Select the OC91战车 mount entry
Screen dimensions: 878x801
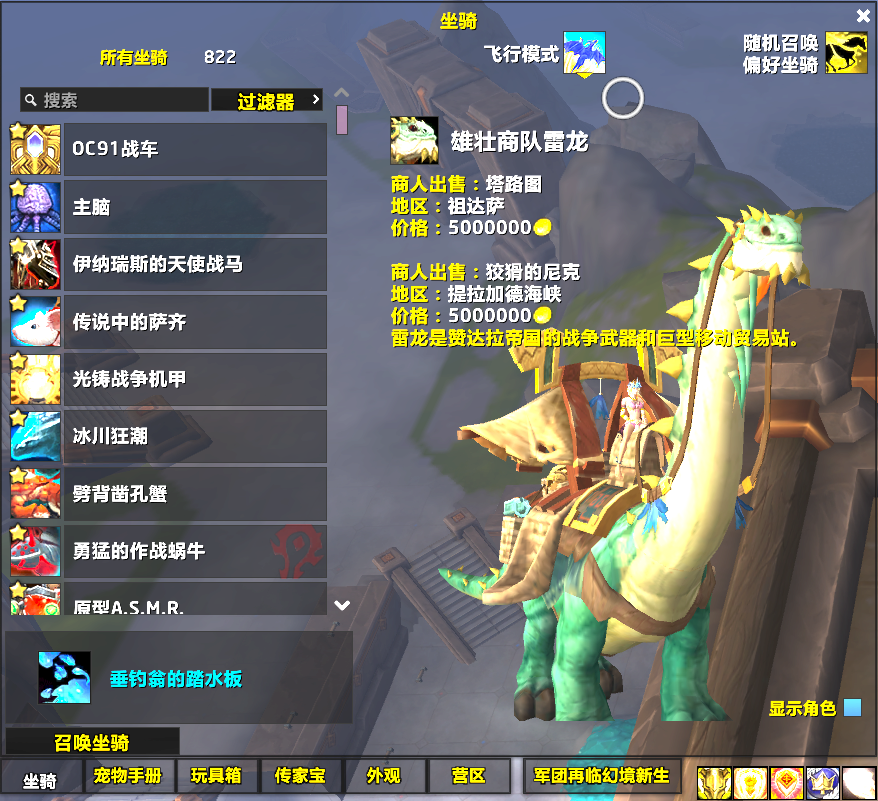[170, 149]
